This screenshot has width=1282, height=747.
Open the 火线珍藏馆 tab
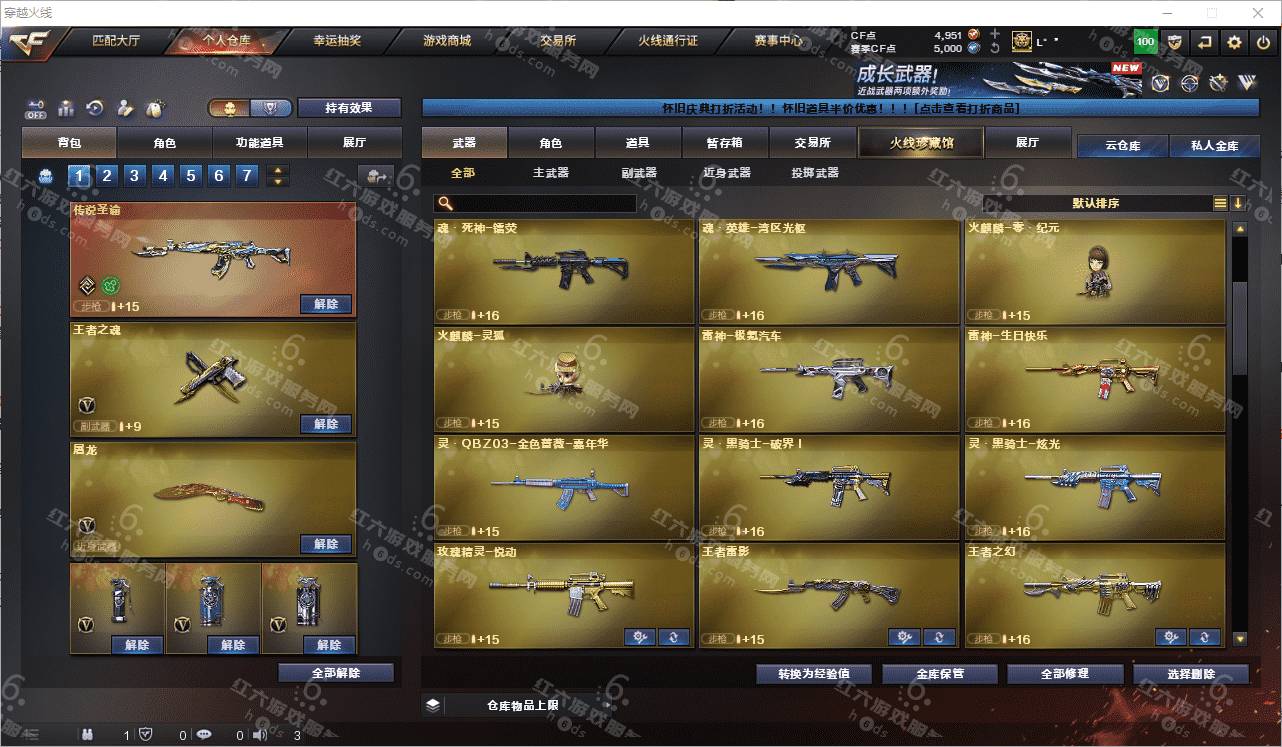921,143
